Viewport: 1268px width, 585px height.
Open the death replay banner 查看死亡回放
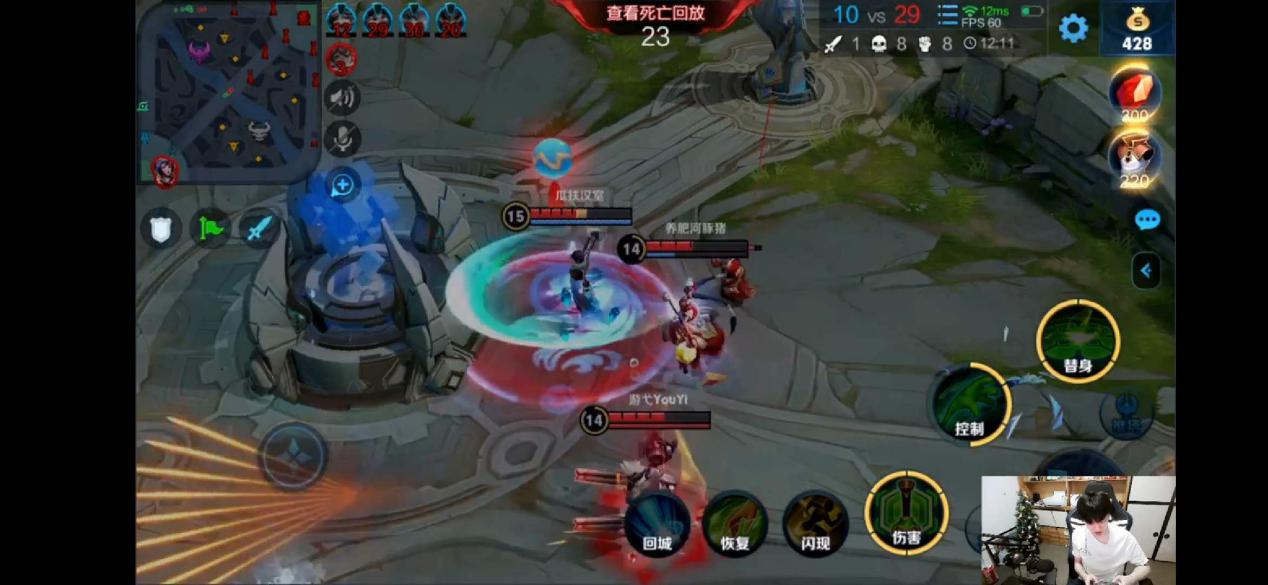tap(654, 14)
